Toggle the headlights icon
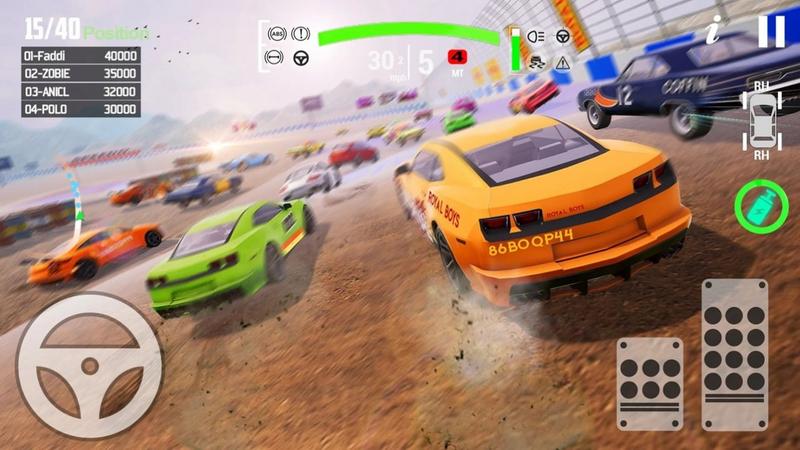 (x=536, y=36)
